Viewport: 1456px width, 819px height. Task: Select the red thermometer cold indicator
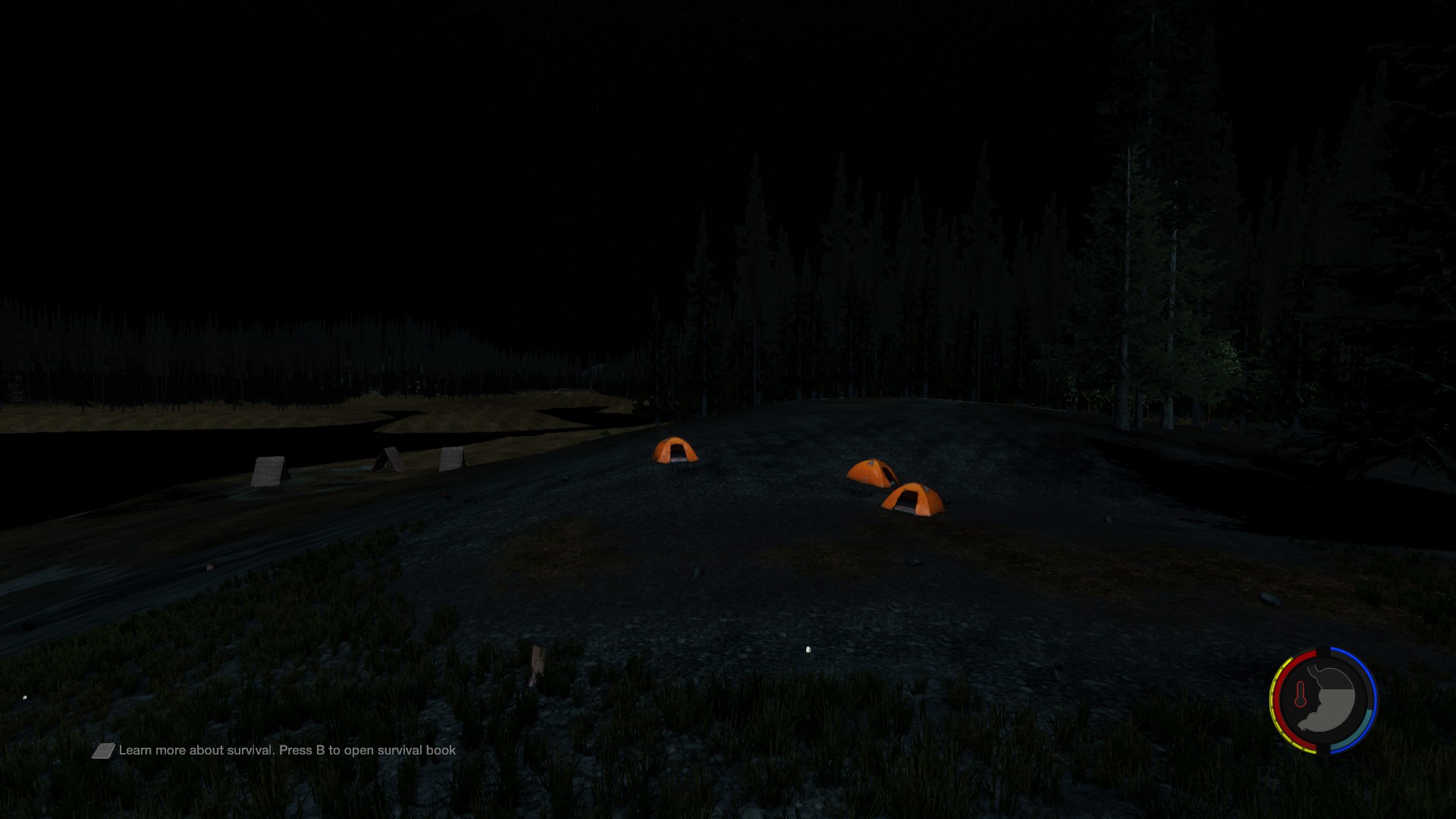coord(1301,695)
